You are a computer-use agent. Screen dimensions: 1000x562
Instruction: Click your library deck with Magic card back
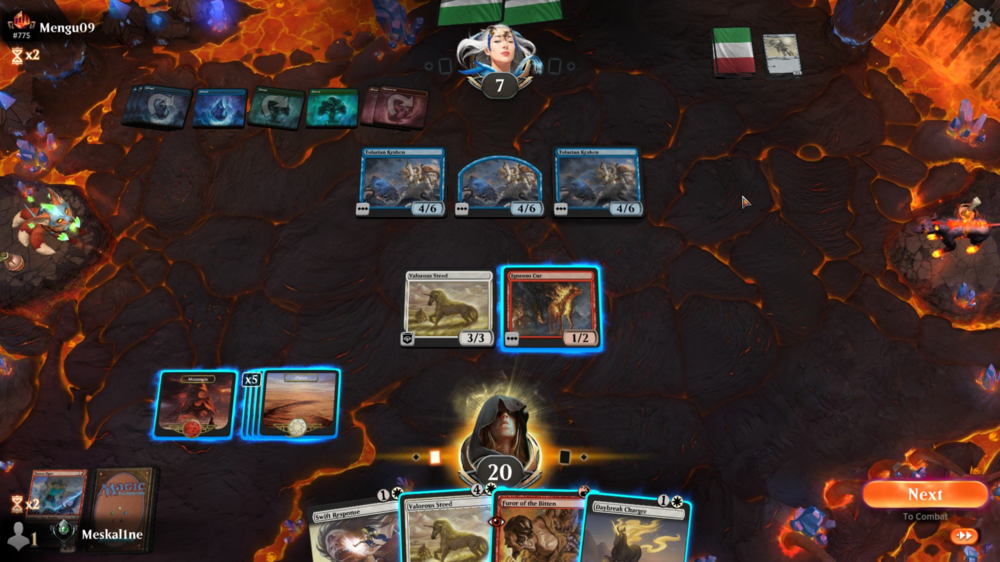click(120, 493)
